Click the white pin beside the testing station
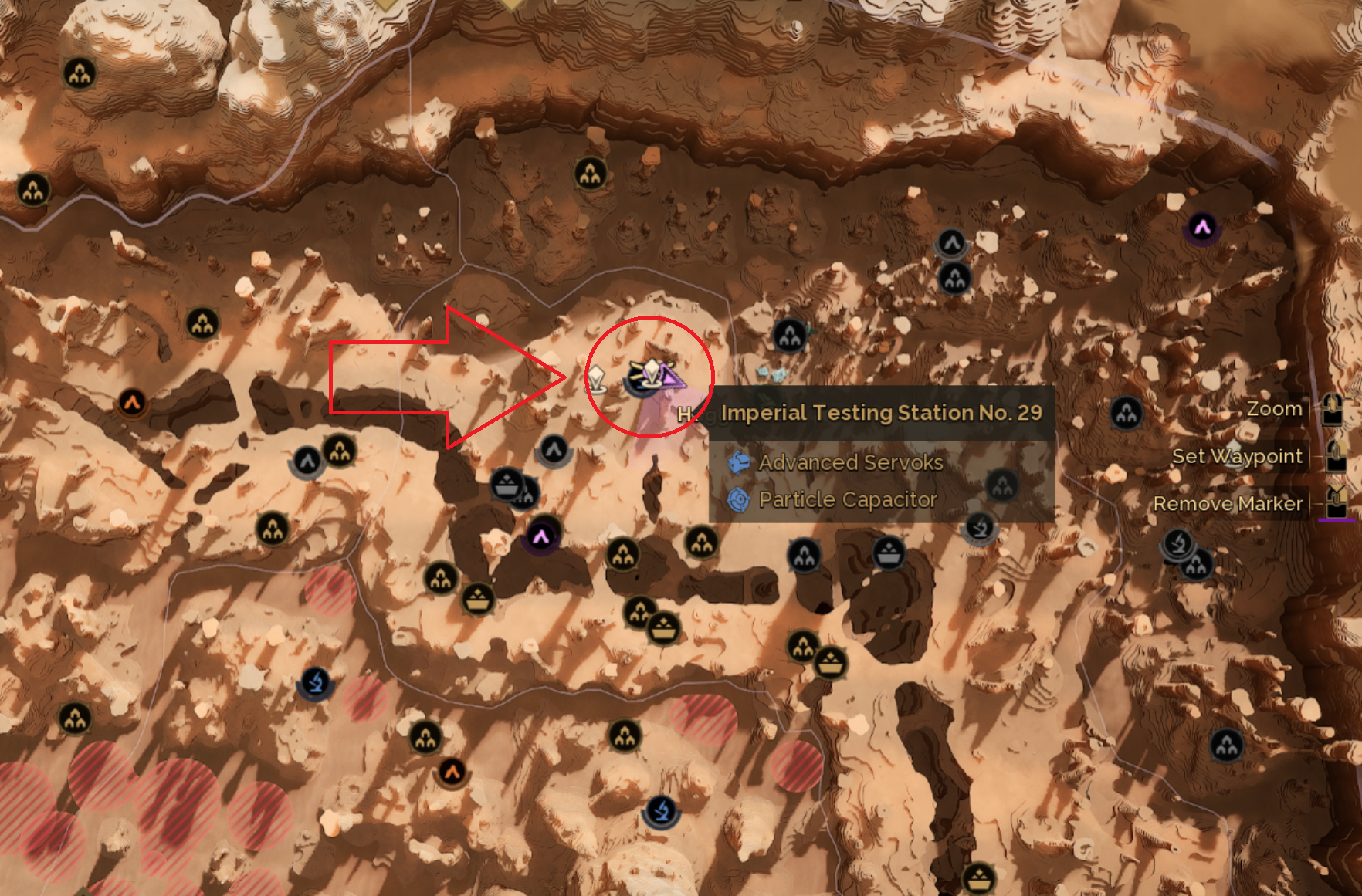The image size is (1362, 896). pos(597,379)
